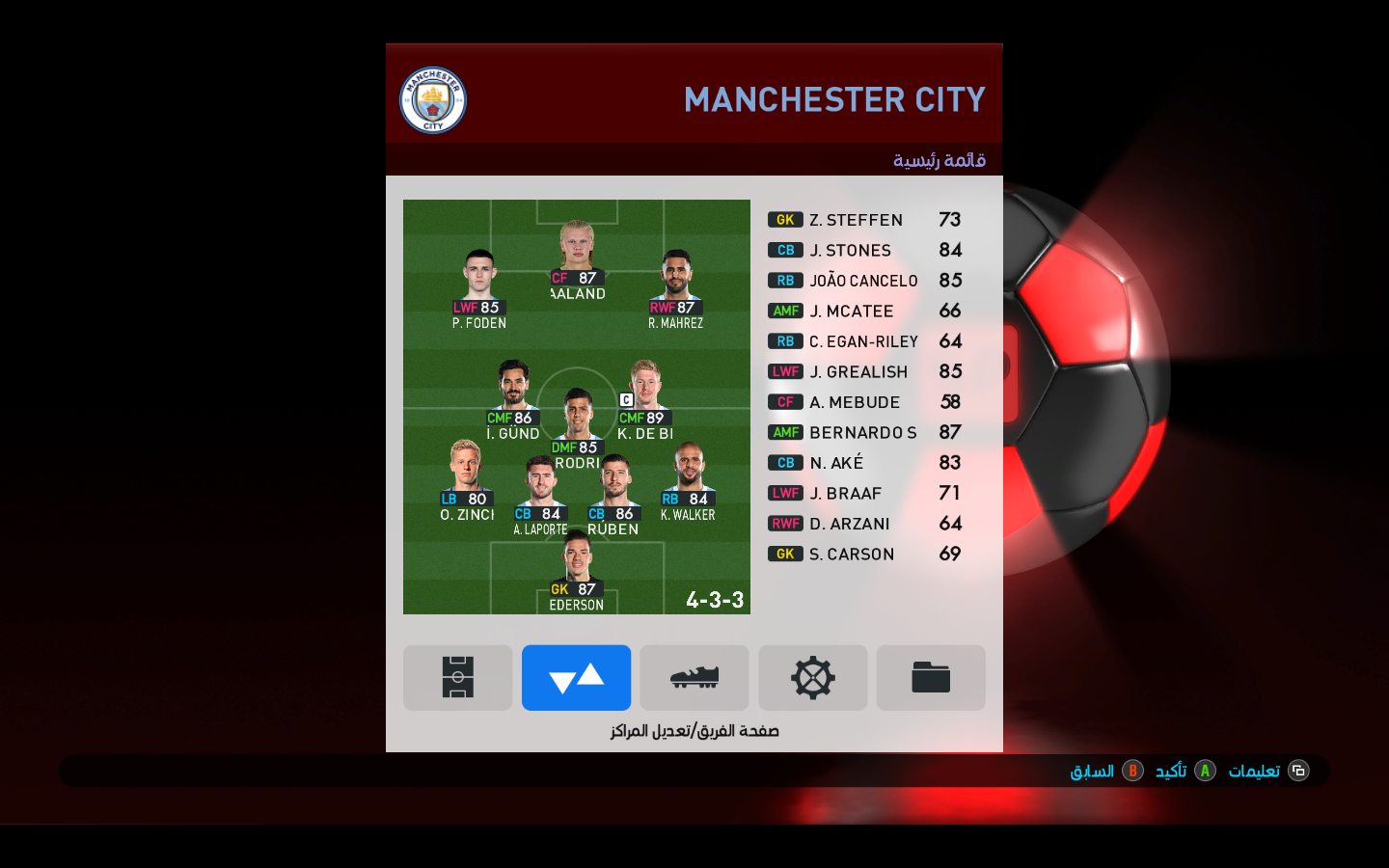Select Rodri in defensive midfield
The height and width of the screenshot is (868, 1389).
coord(577,430)
